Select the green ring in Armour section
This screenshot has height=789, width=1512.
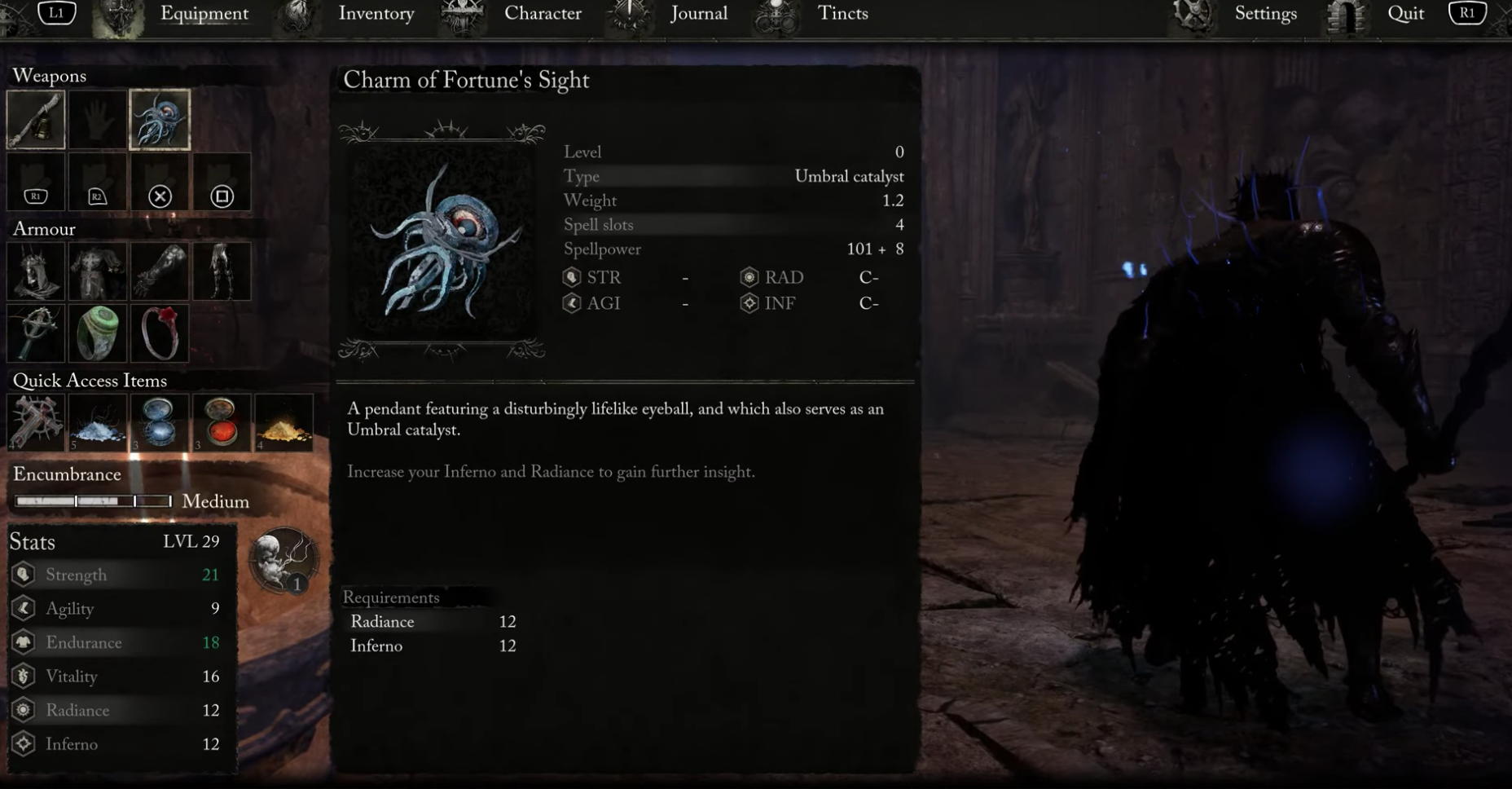[98, 333]
